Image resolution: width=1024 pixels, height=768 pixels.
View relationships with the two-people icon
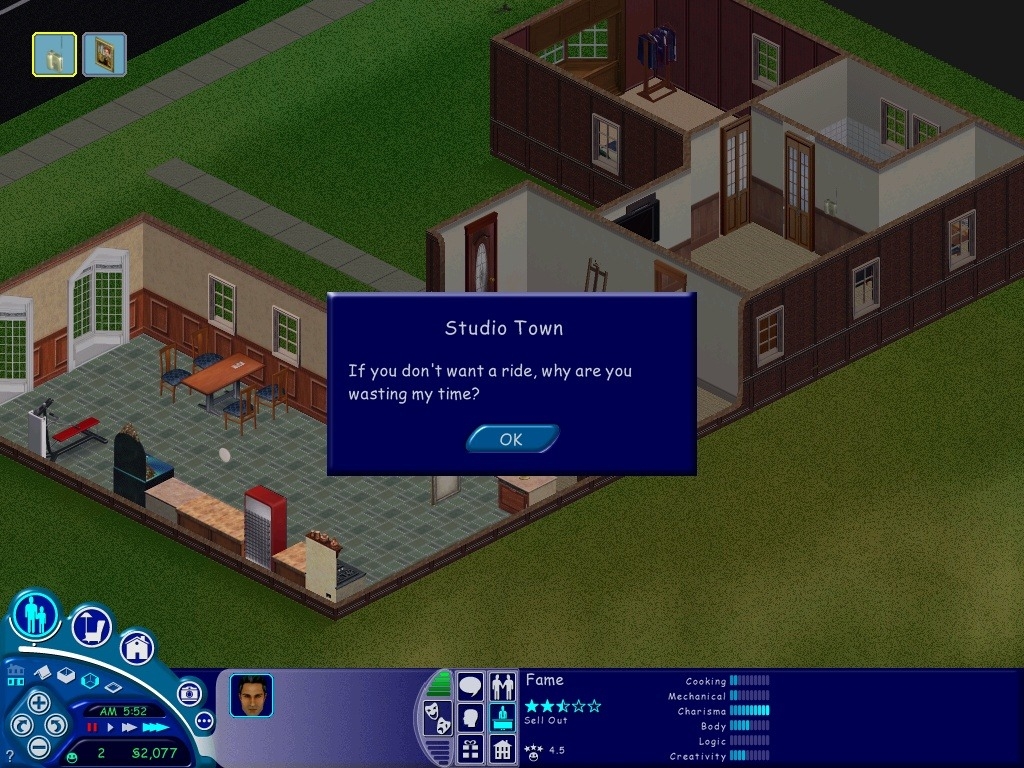pyautogui.click(x=503, y=686)
